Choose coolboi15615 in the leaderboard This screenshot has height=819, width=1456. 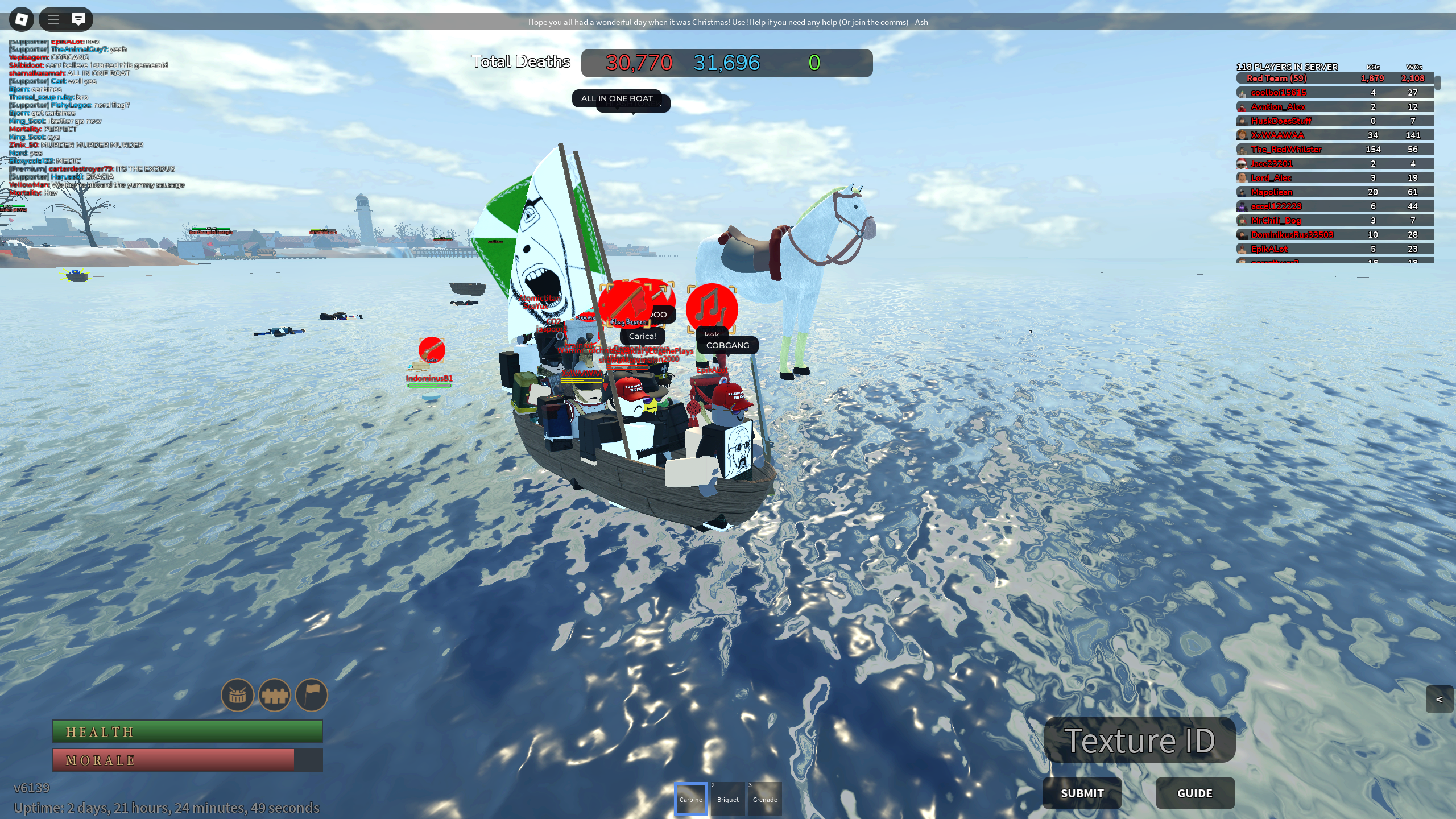pos(1334,93)
